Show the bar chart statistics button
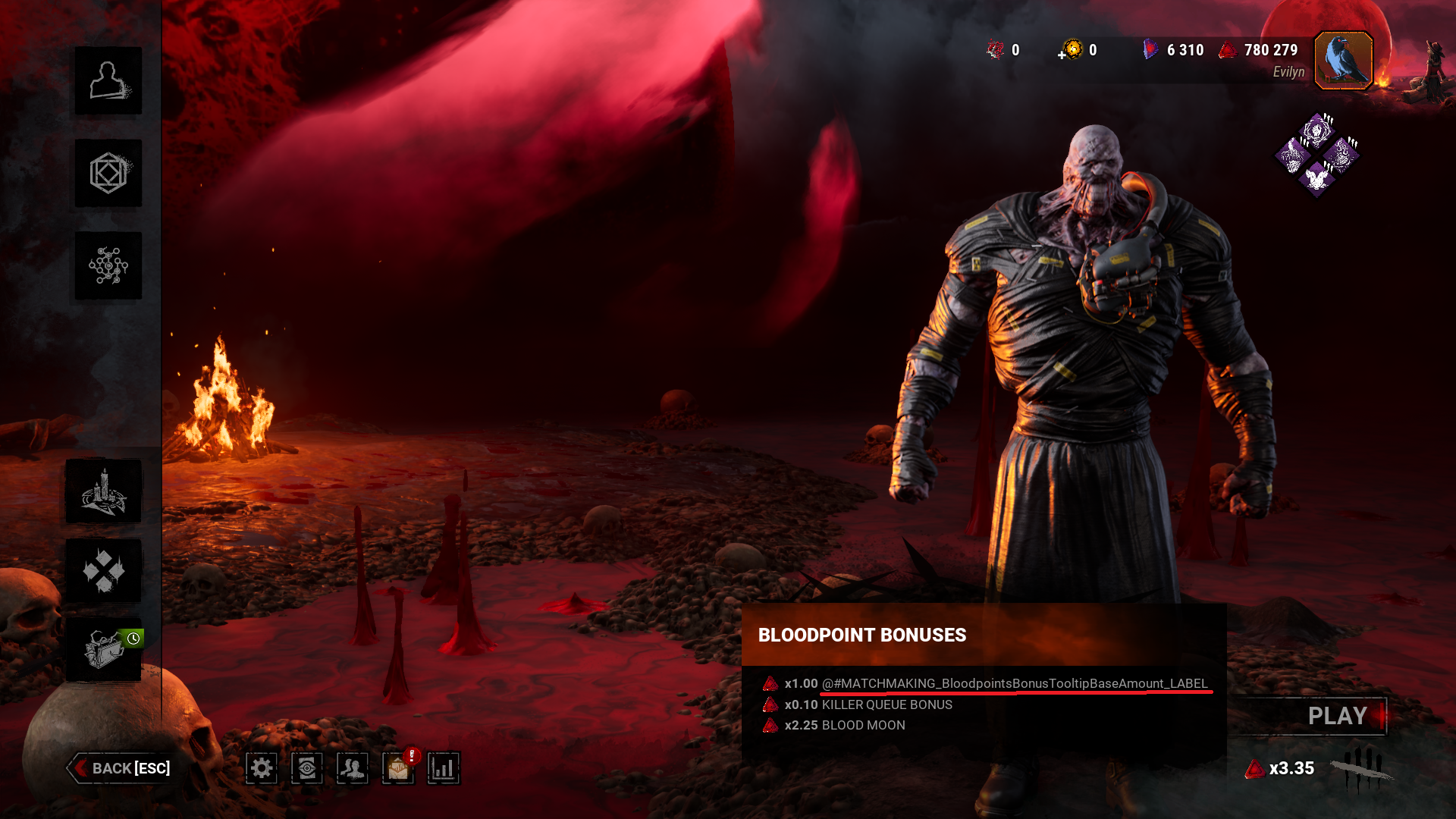Image resolution: width=1456 pixels, height=819 pixels. (444, 768)
